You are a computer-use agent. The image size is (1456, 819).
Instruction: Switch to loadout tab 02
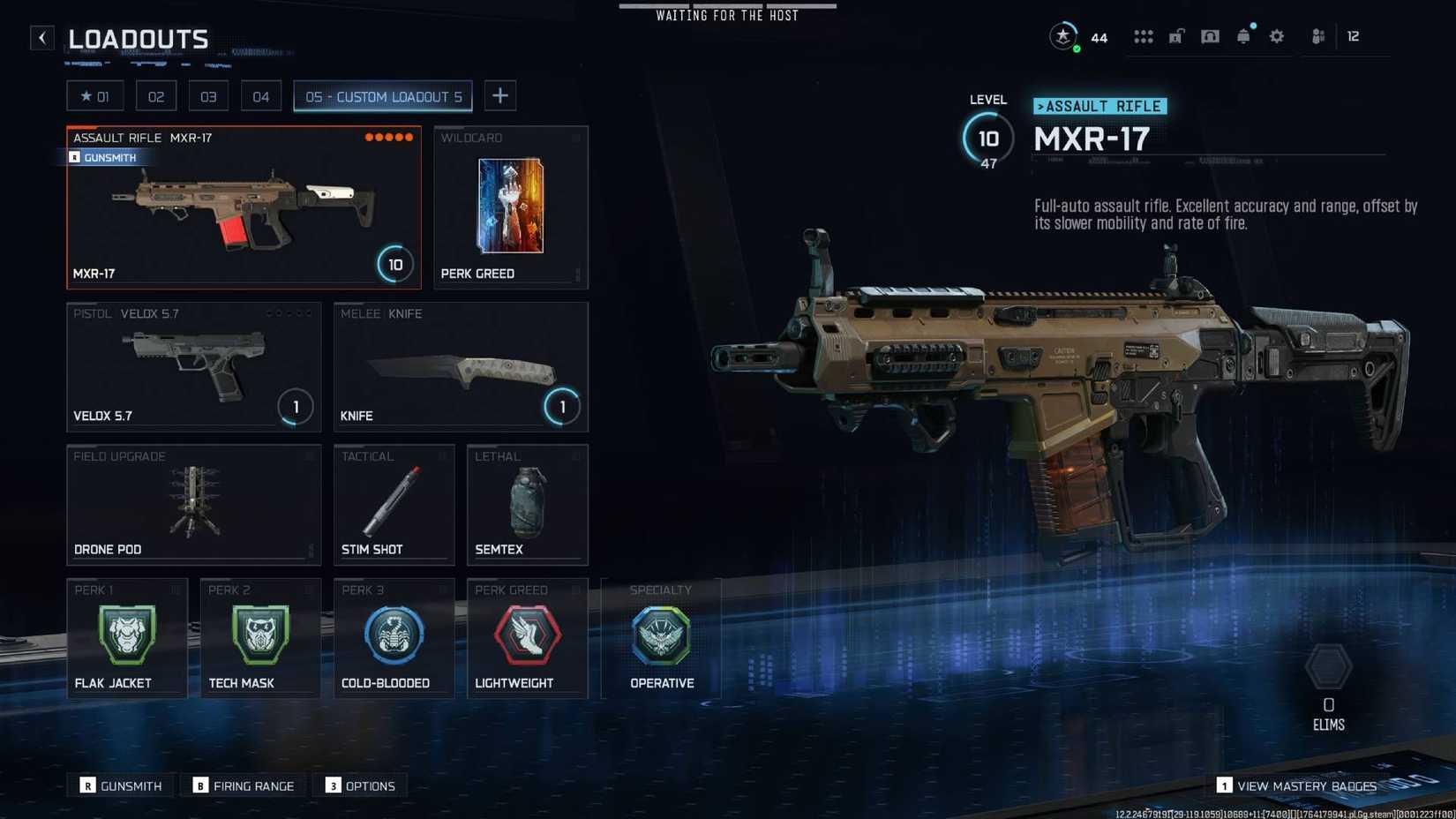pos(156,95)
